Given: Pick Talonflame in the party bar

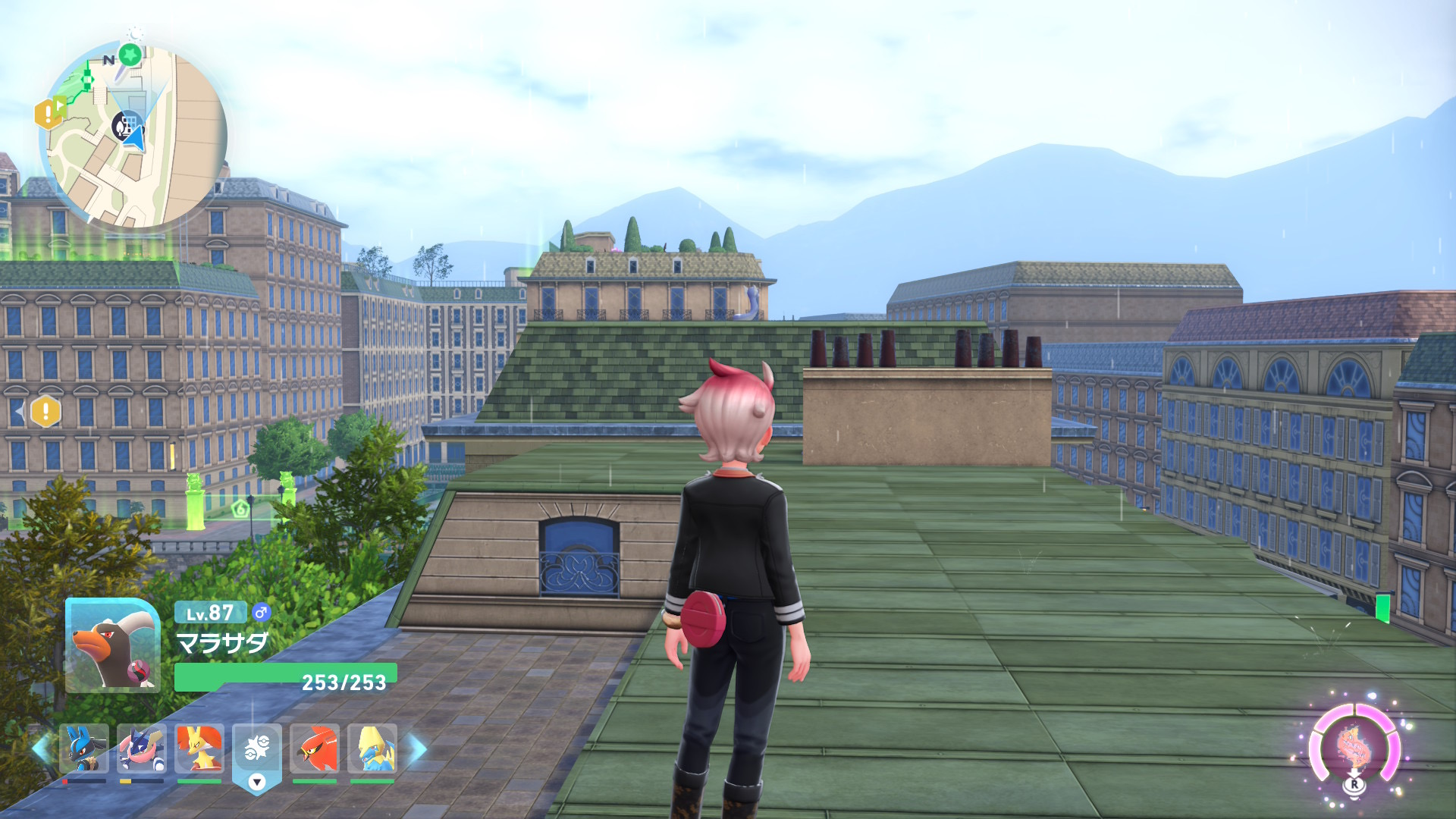Looking at the screenshot, I should pyautogui.click(x=314, y=749).
